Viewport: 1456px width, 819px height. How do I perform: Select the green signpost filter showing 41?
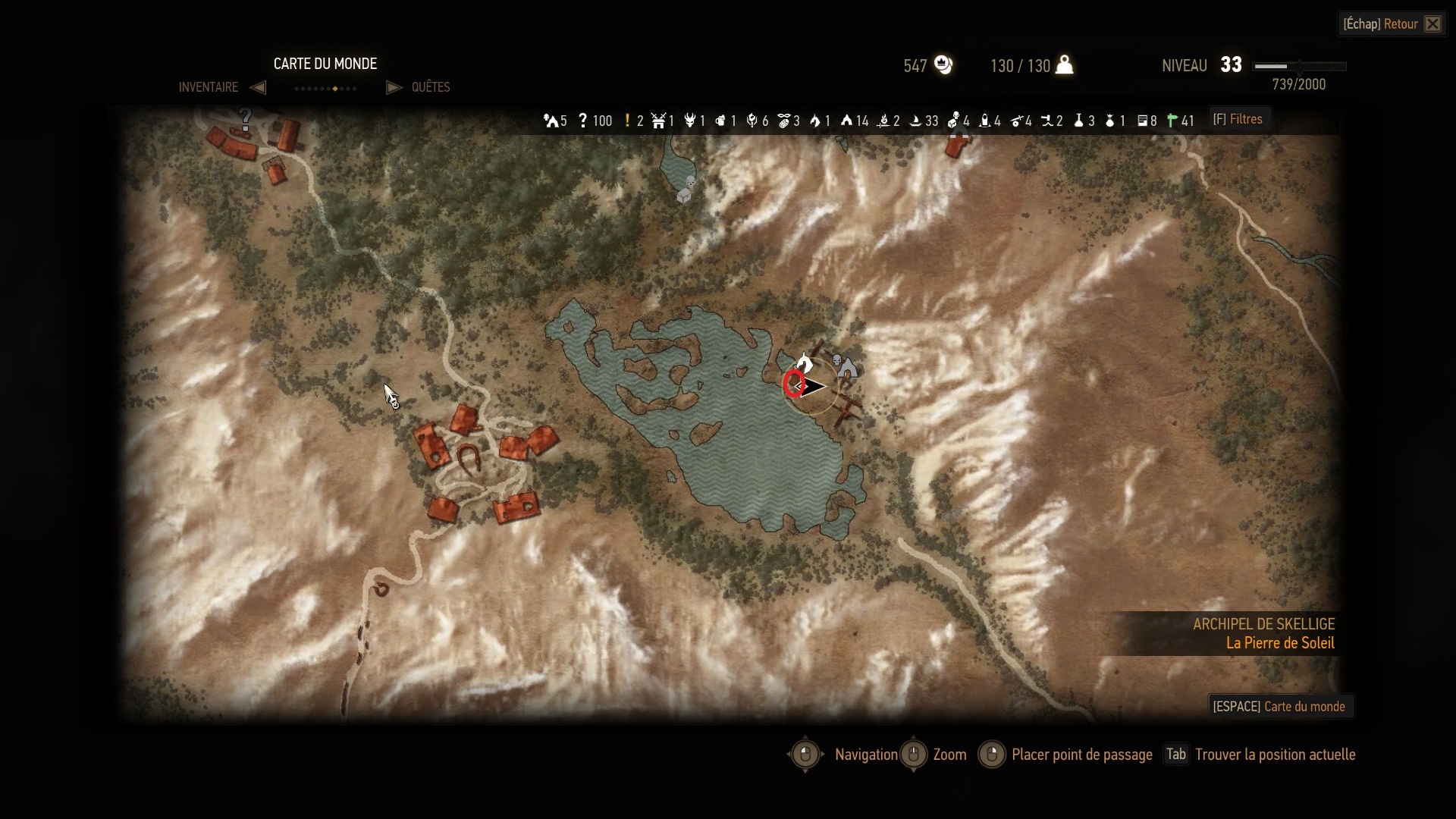[x=1180, y=121]
